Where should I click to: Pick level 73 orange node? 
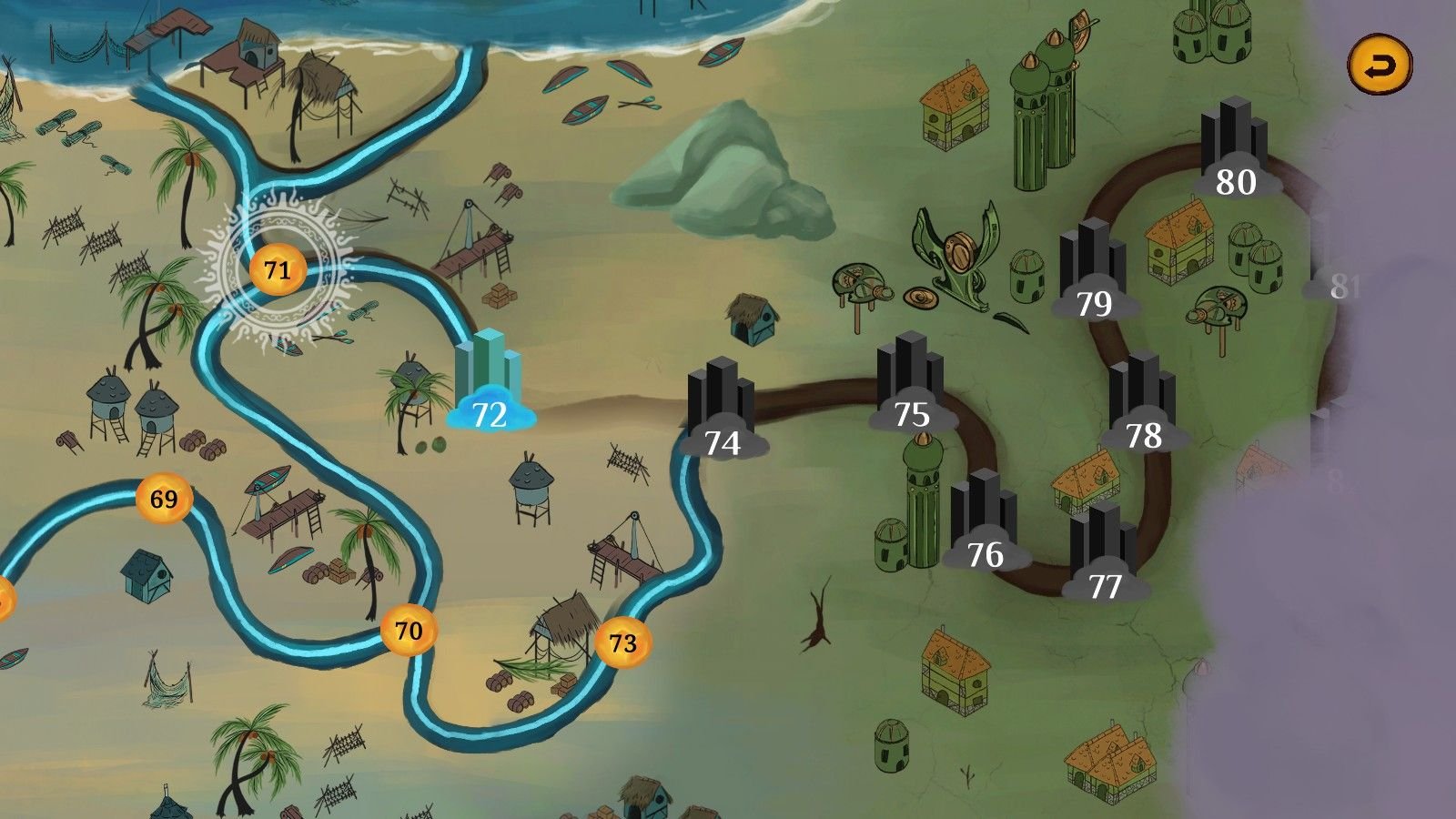coord(622,642)
